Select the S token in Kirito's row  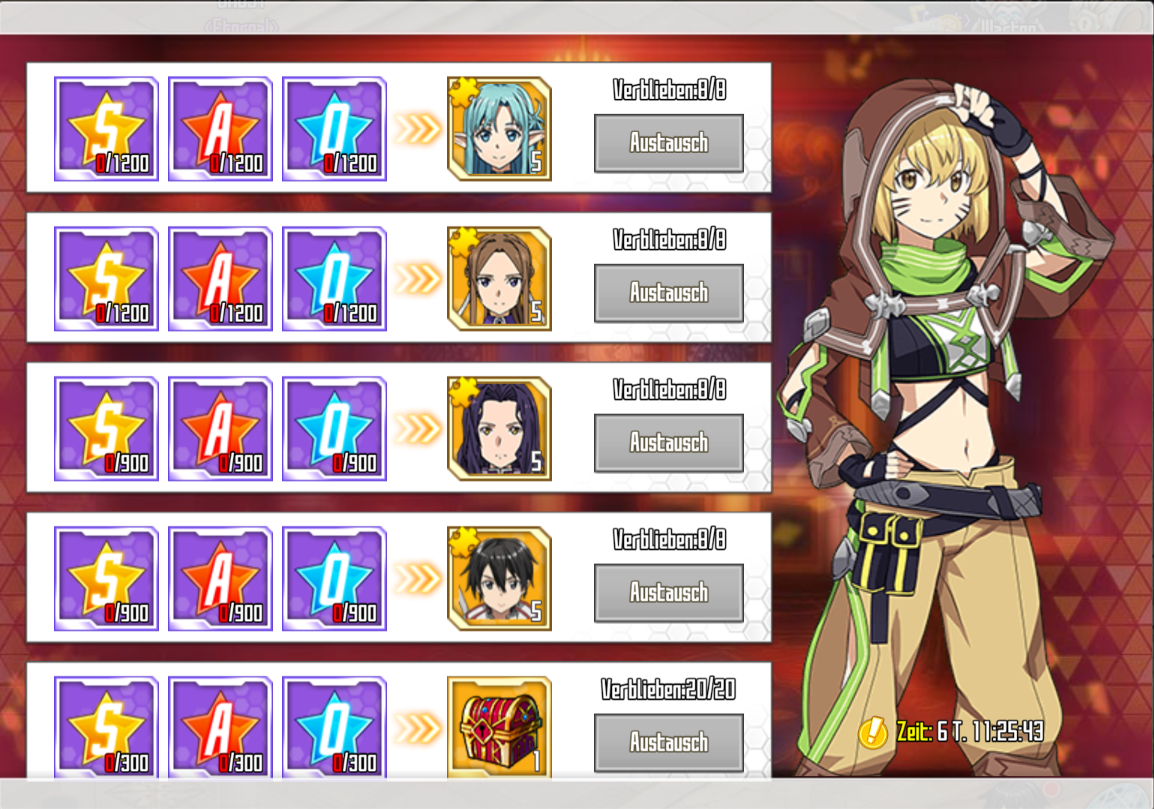click(x=106, y=579)
